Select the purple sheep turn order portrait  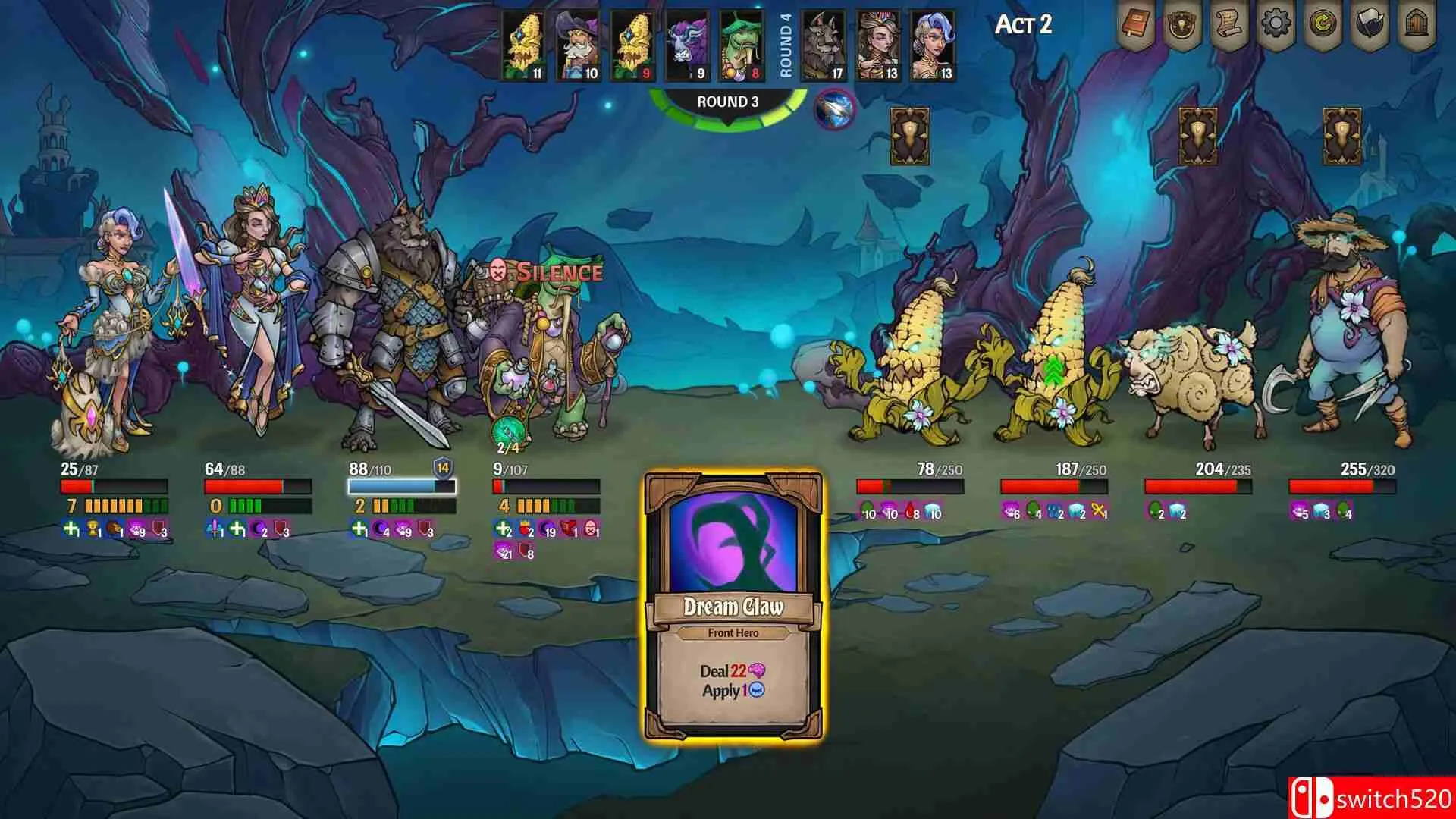(687, 45)
